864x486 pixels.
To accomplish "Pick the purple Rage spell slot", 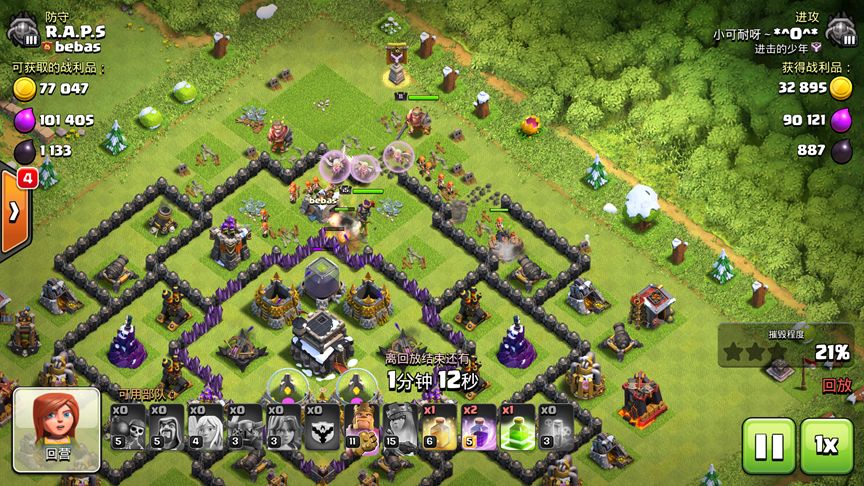I will [478, 426].
